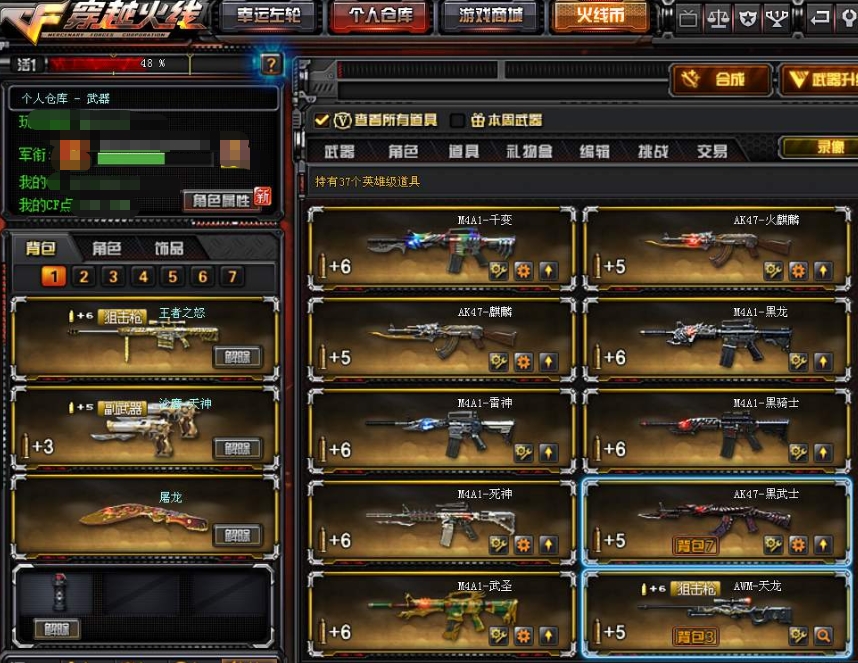858x663 pixels.
Task: Enable the 本周武器 checkbox
Action: (458, 120)
